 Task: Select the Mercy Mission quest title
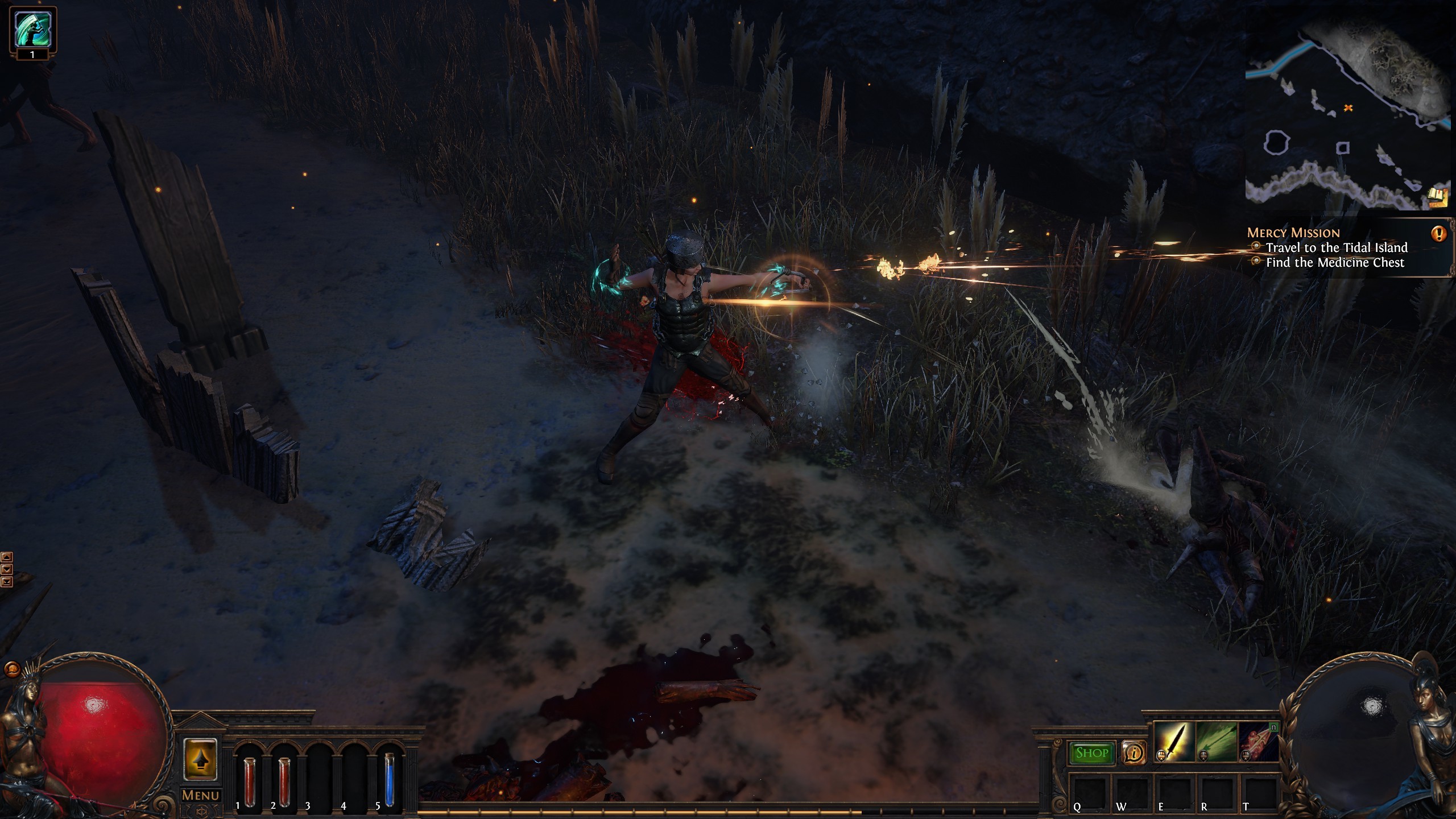pos(1293,233)
